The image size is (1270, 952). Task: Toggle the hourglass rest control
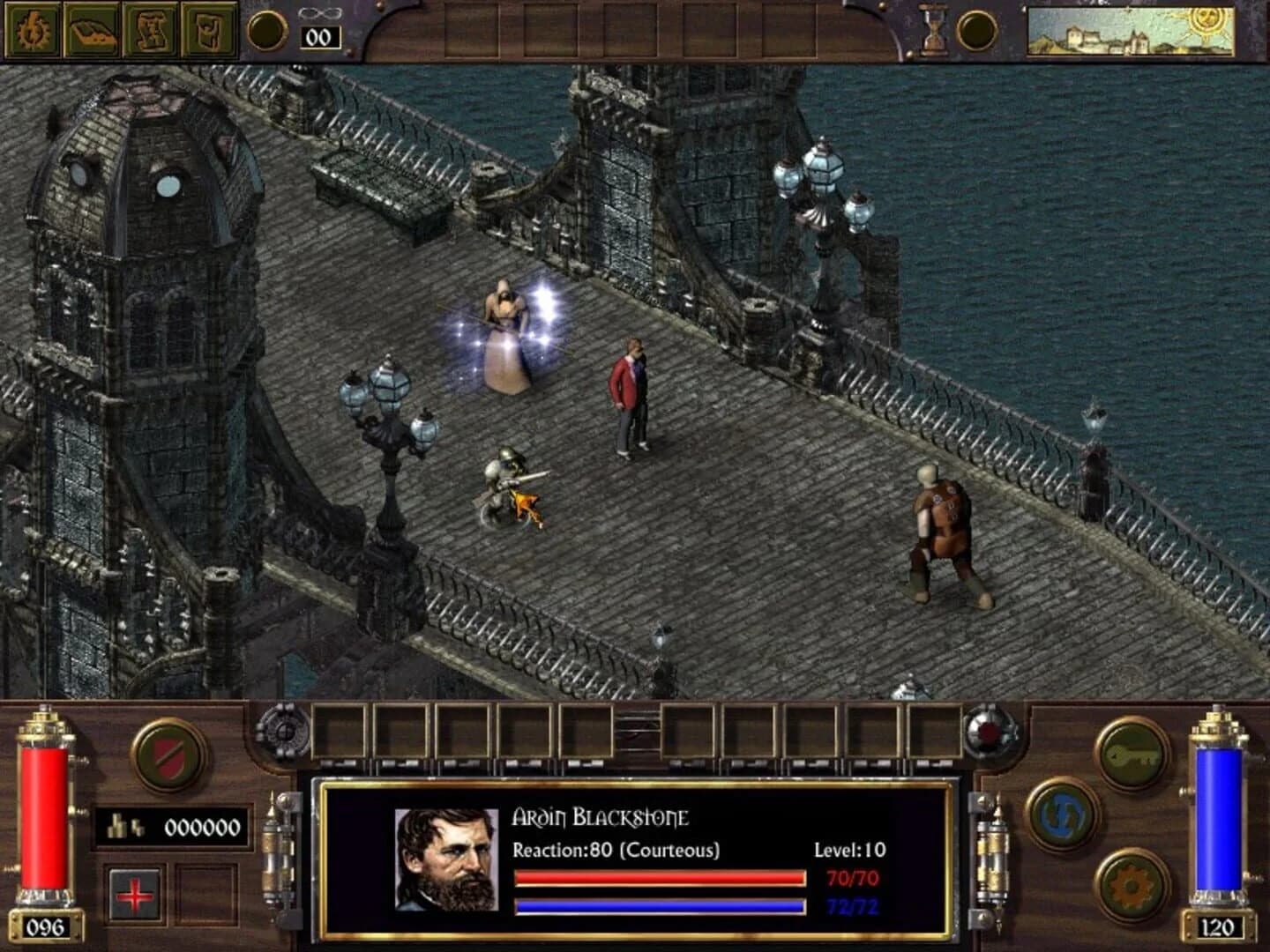(931, 29)
